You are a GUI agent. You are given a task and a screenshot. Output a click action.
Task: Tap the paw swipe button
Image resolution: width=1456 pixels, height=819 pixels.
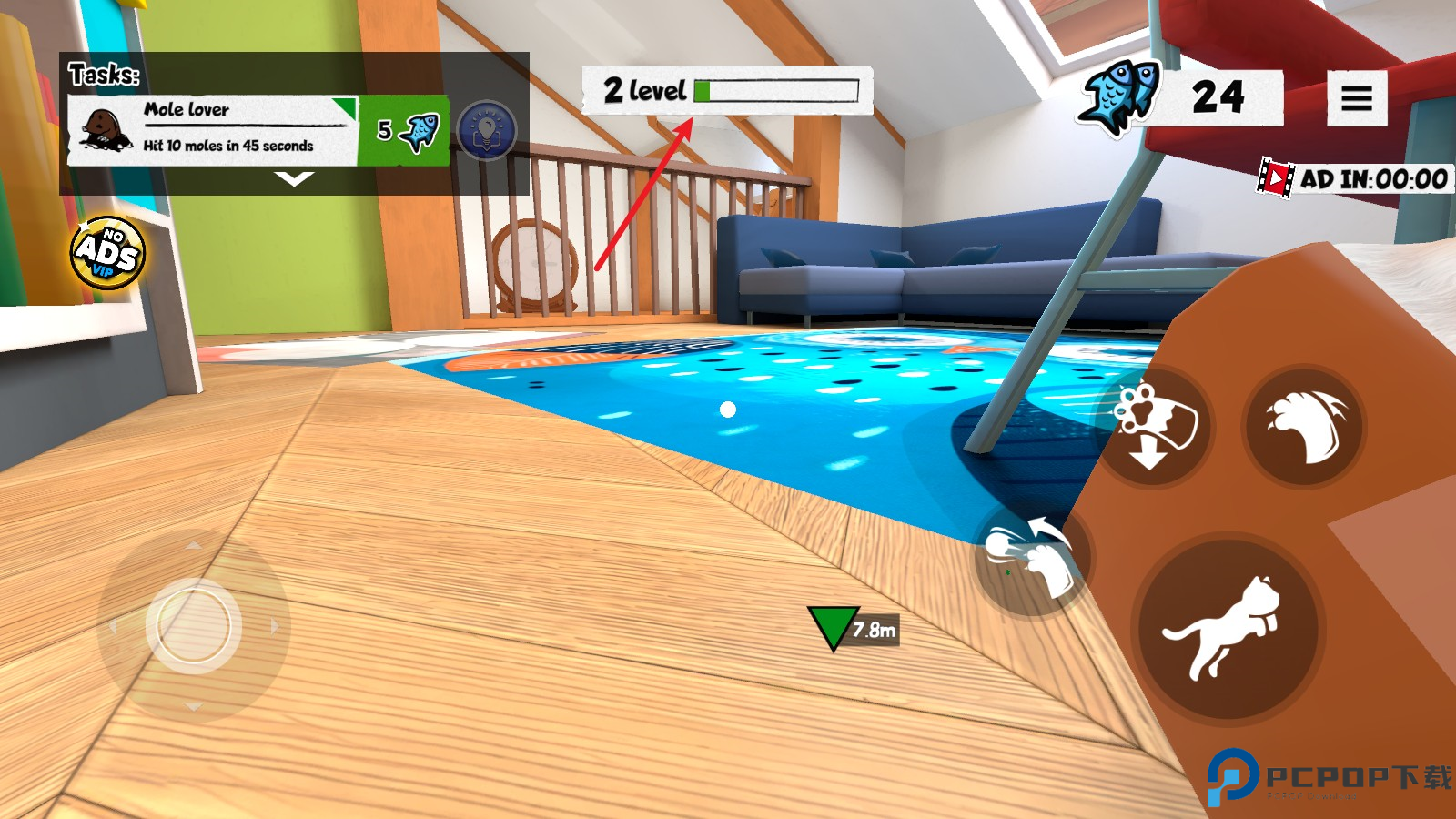click(1032, 557)
